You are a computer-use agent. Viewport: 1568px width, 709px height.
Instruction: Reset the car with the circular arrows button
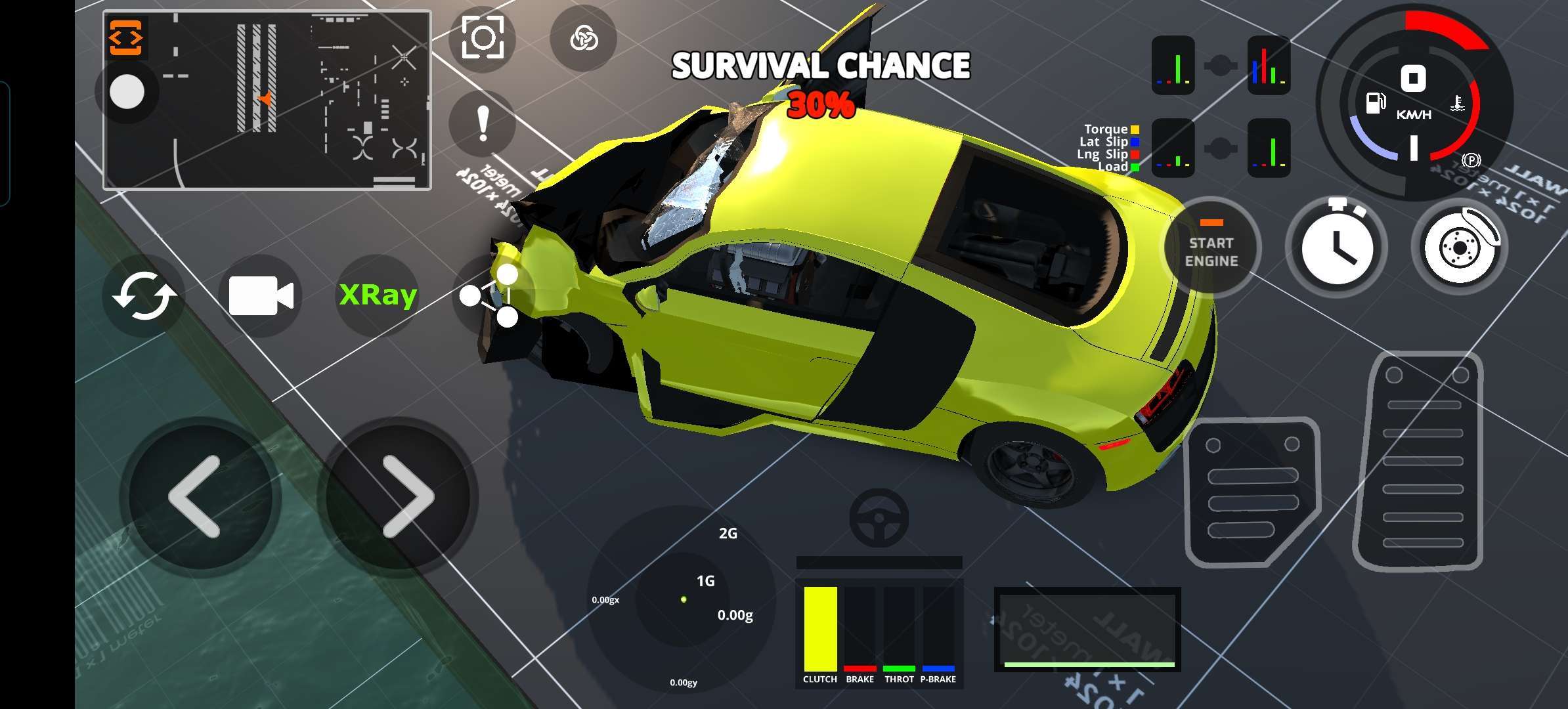pos(144,296)
